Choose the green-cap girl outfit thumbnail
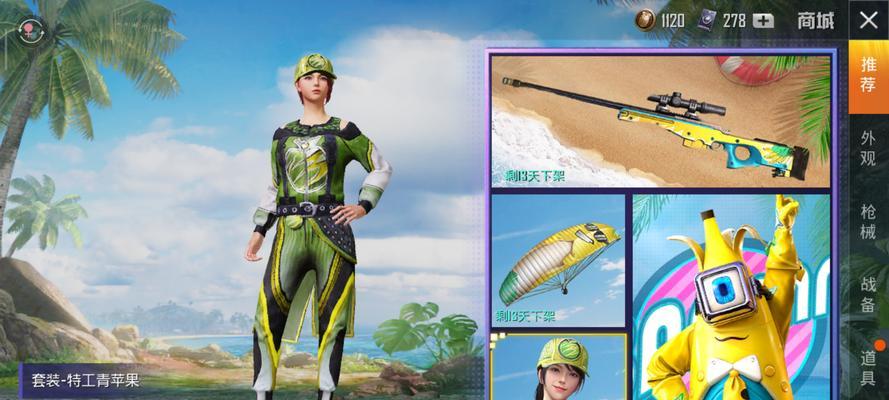The height and width of the screenshot is (400, 889). (x=558, y=367)
